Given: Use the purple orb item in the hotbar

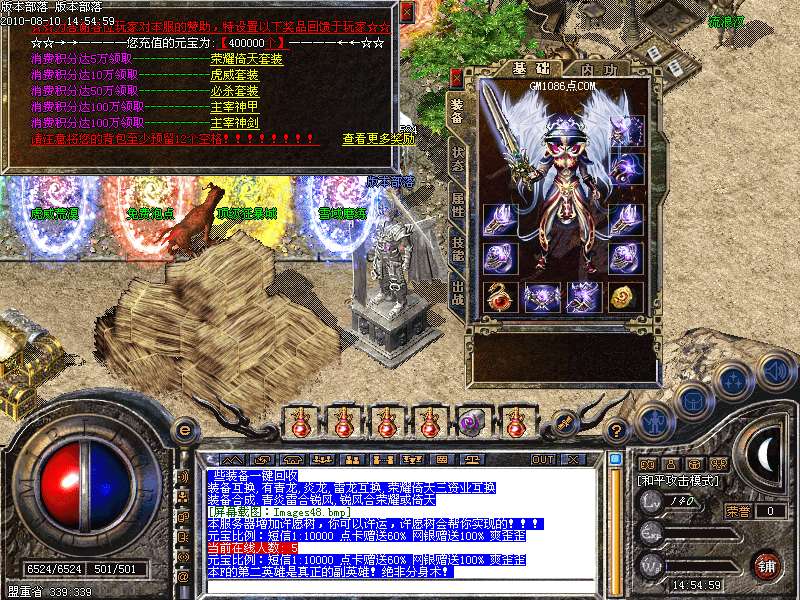Looking at the screenshot, I should point(473,421).
